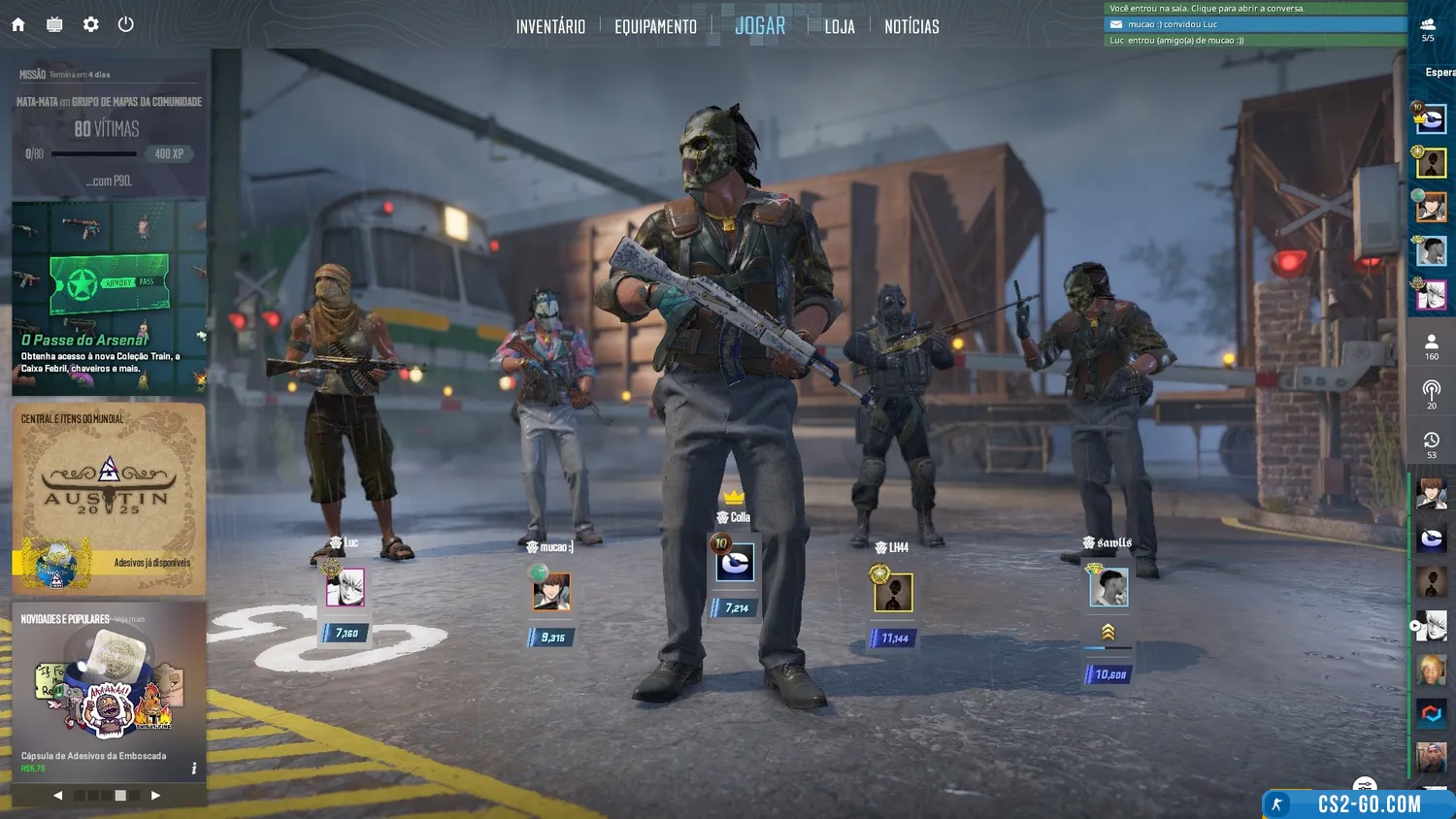Show the Notícias tab

click(911, 26)
